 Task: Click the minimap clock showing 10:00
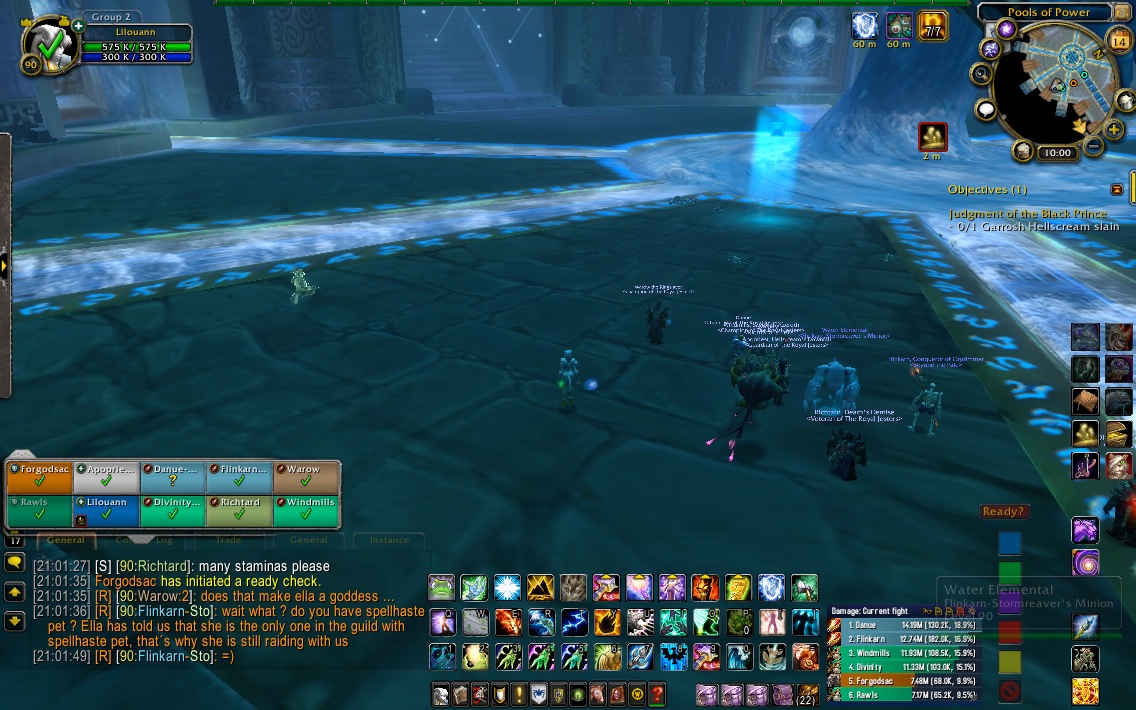[x=1056, y=153]
